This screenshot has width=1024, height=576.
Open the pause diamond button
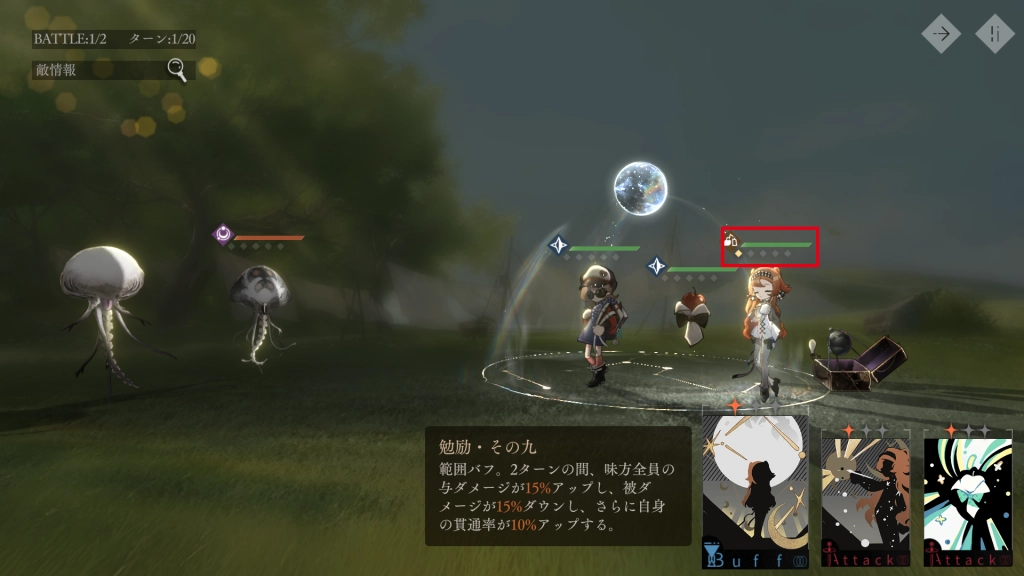(995, 33)
